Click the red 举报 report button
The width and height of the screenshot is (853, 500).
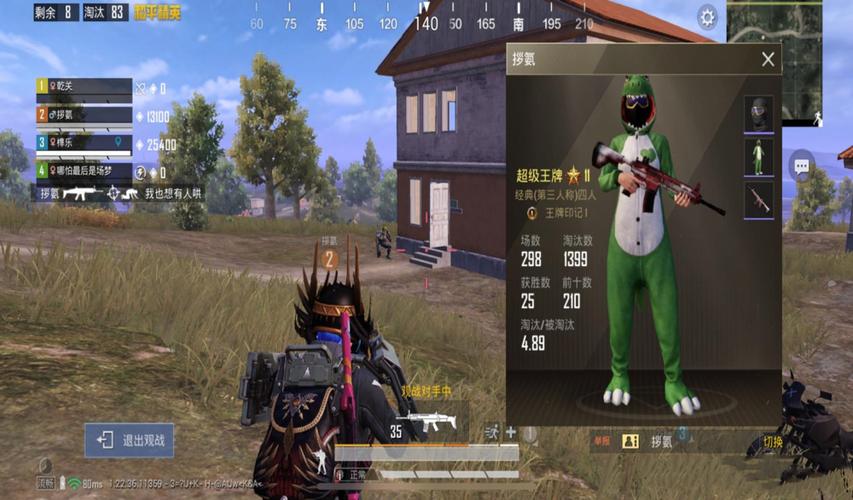(602, 440)
